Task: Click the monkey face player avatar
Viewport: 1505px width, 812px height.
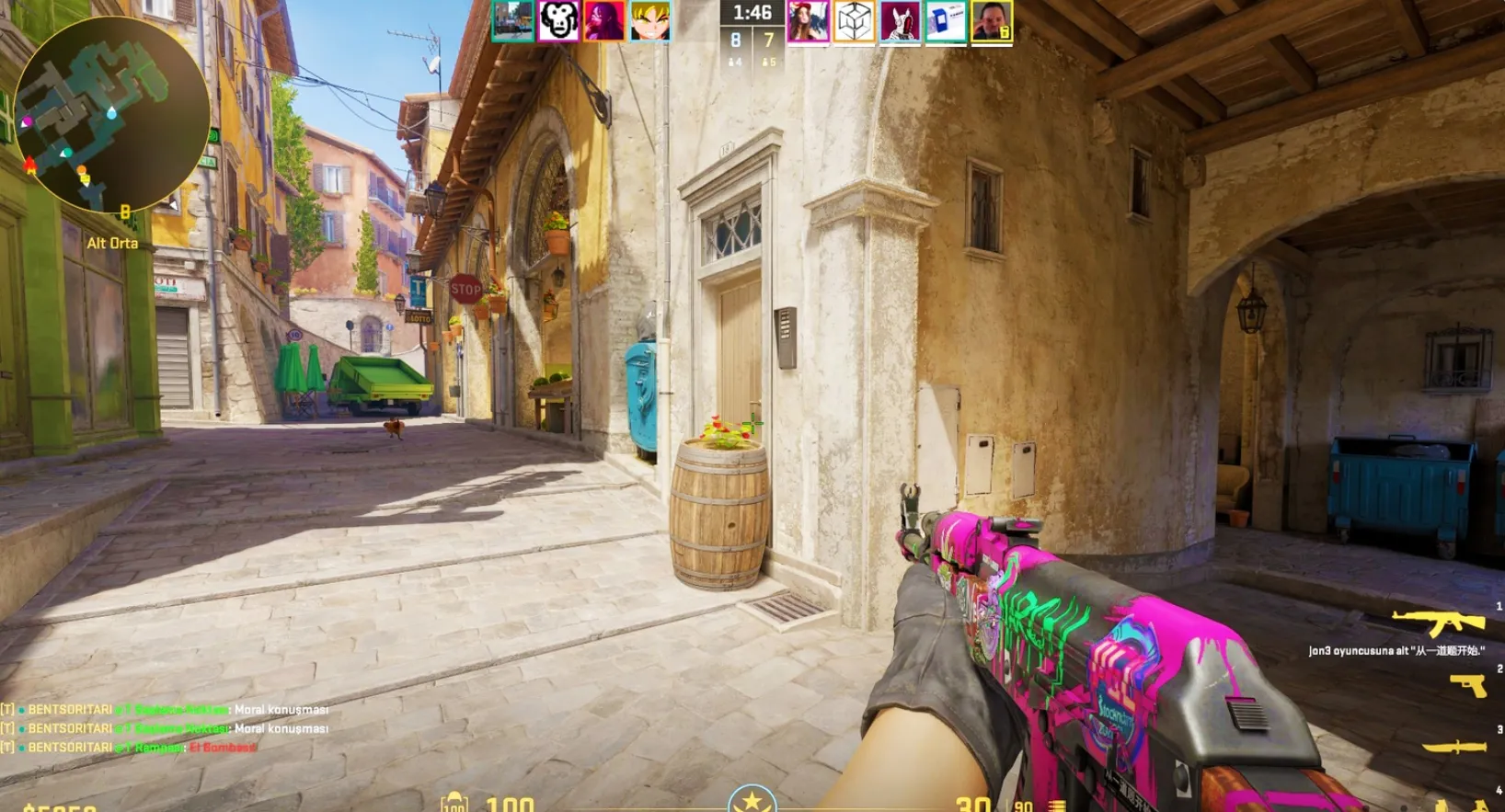Action: pyautogui.click(x=558, y=20)
